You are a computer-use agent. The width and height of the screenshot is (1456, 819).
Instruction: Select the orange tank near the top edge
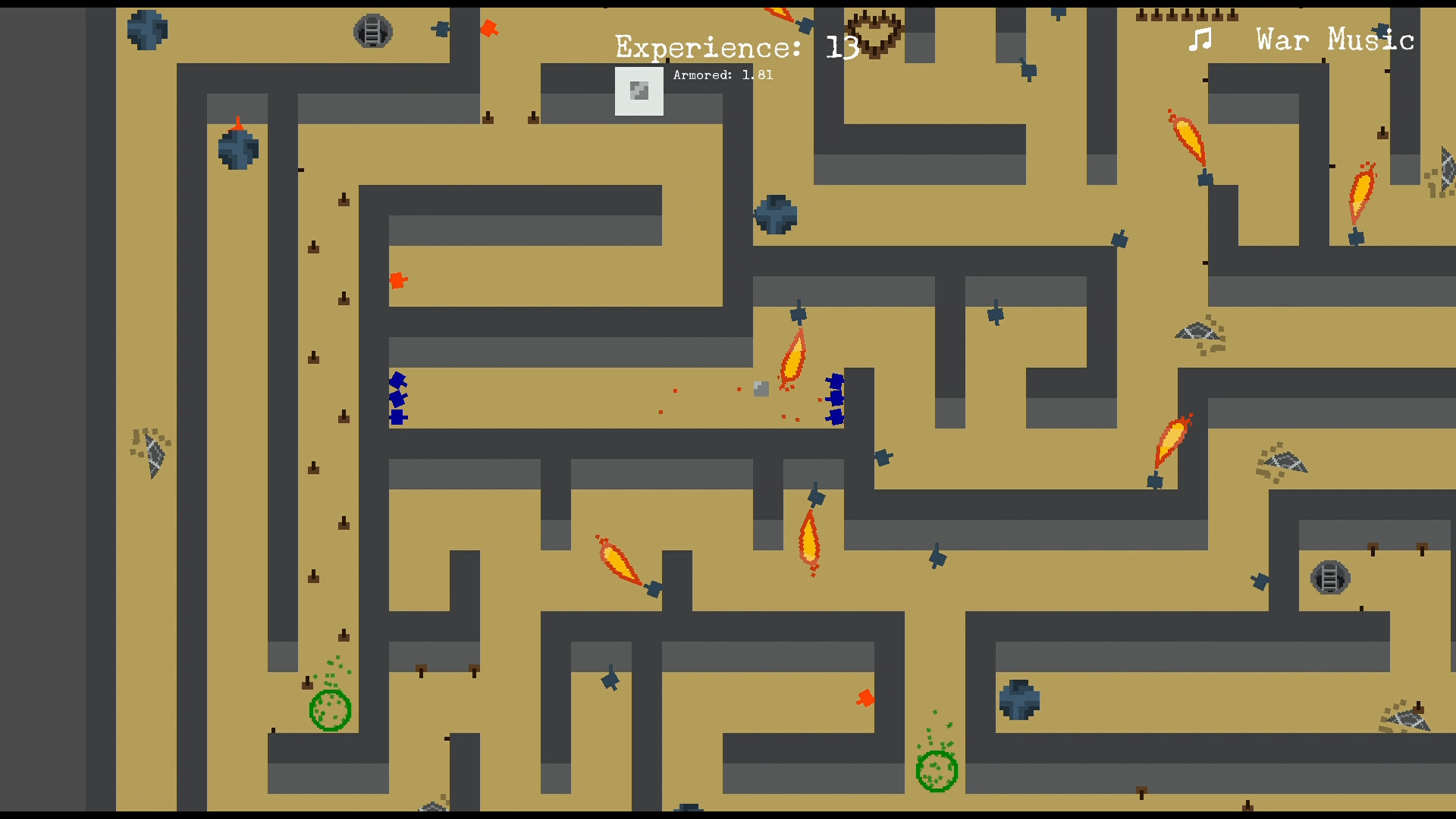[490, 28]
